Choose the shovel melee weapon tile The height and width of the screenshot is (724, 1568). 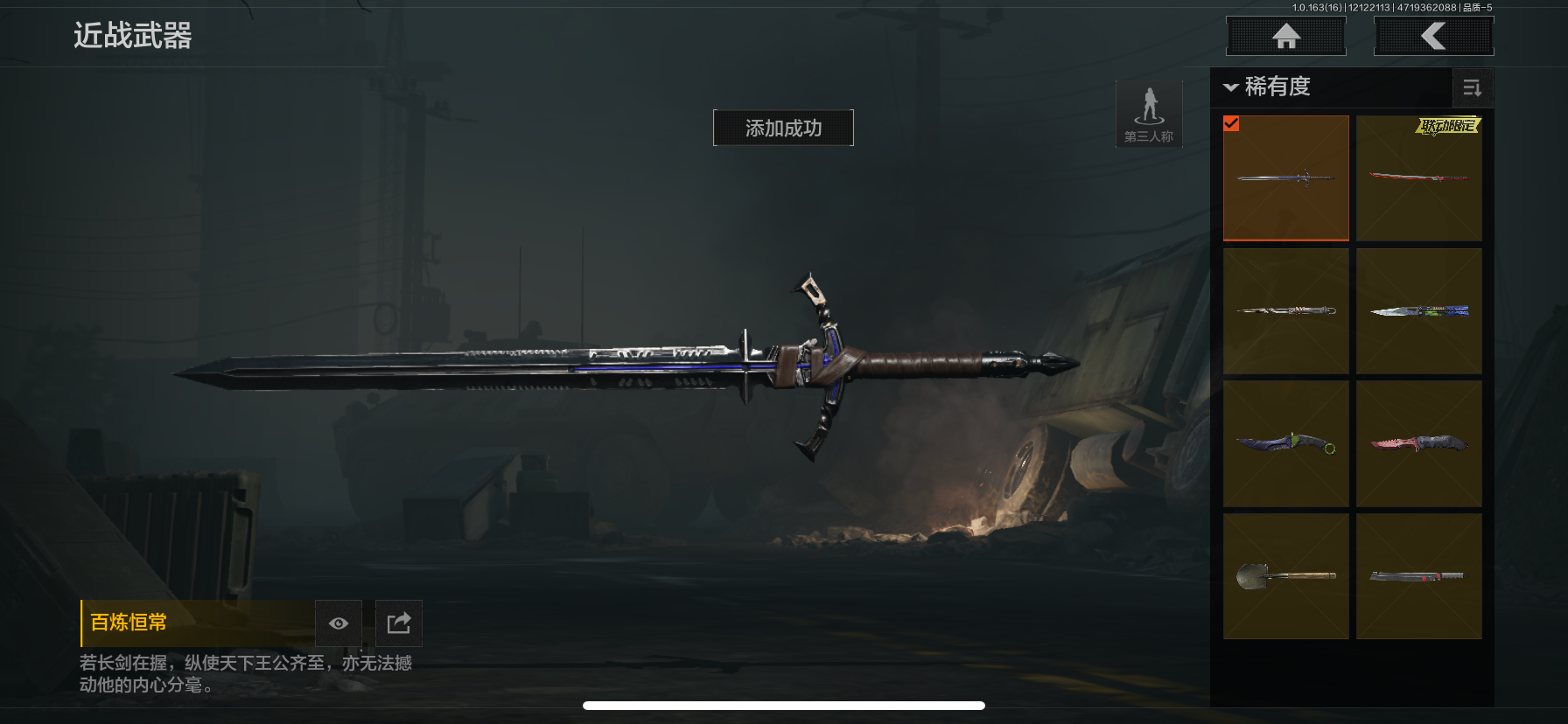pyautogui.click(x=1285, y=576)
